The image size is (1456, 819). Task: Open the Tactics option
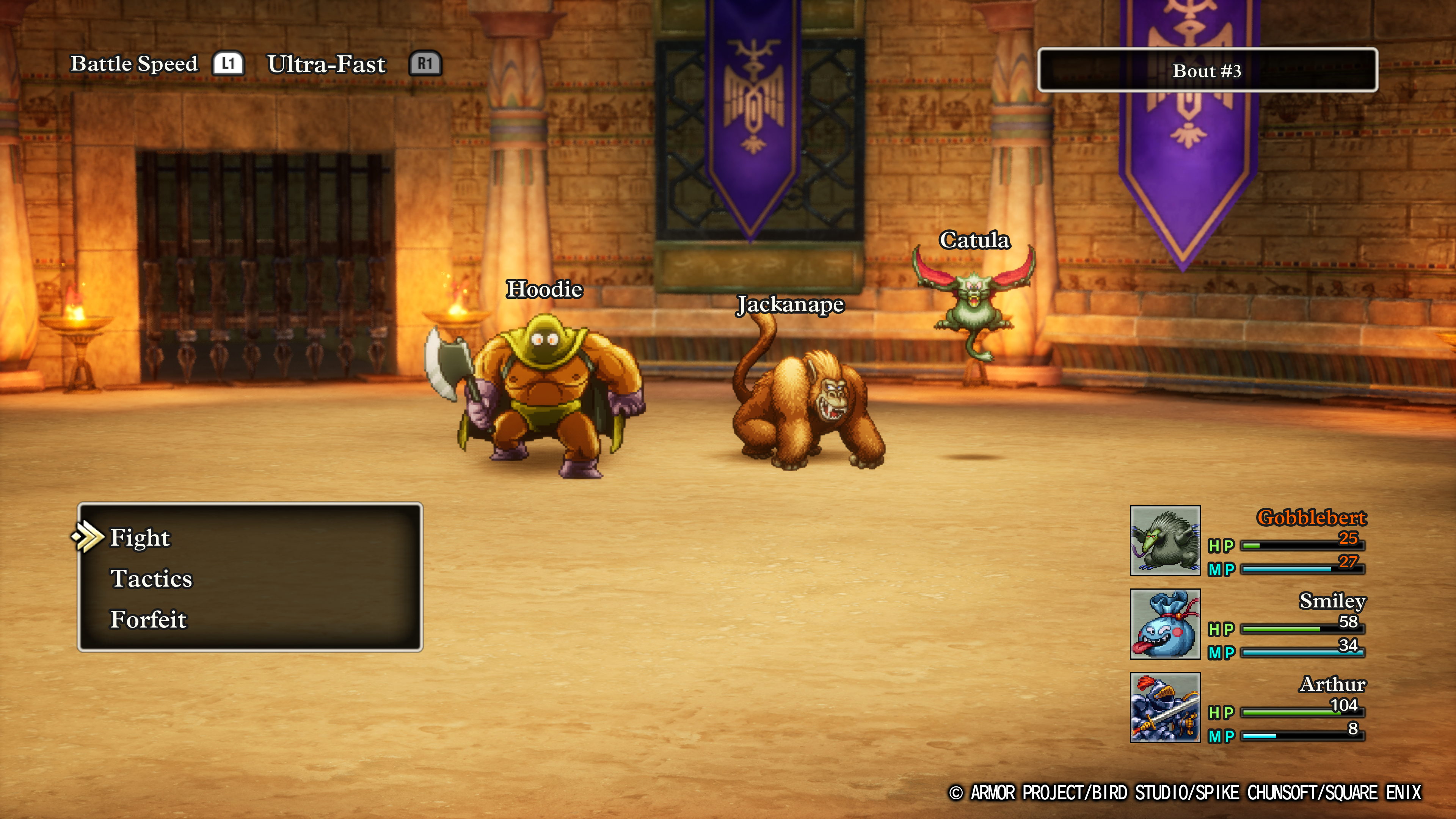click(151, 579)
